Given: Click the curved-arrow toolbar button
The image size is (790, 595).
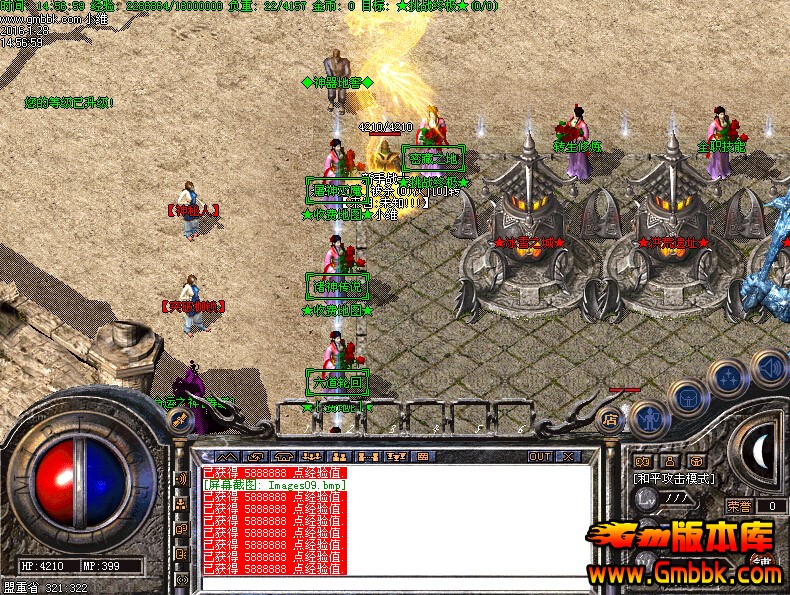Looking at the screenshot, I should (256, 457).
